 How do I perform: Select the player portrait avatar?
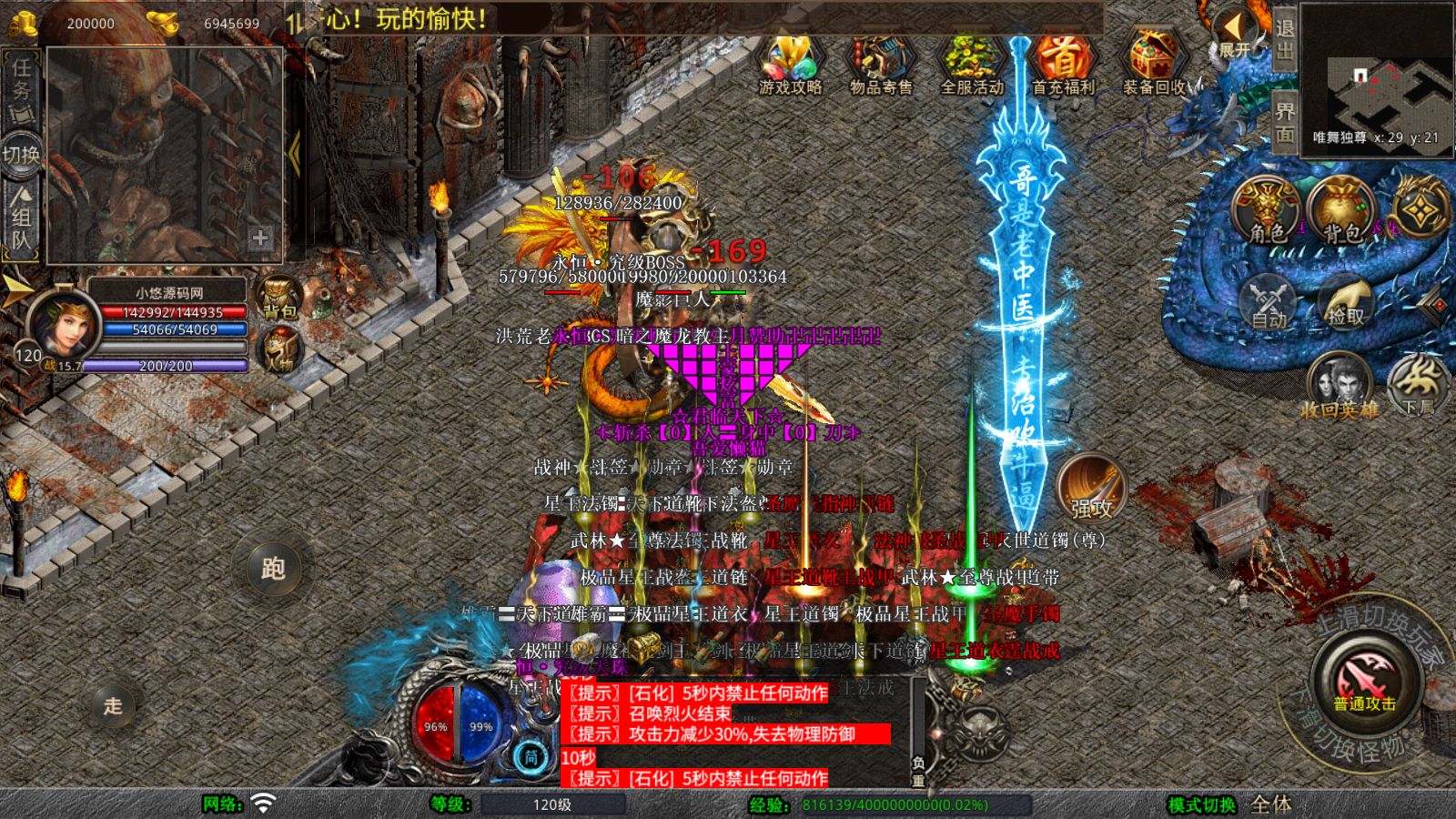[62, 324]
